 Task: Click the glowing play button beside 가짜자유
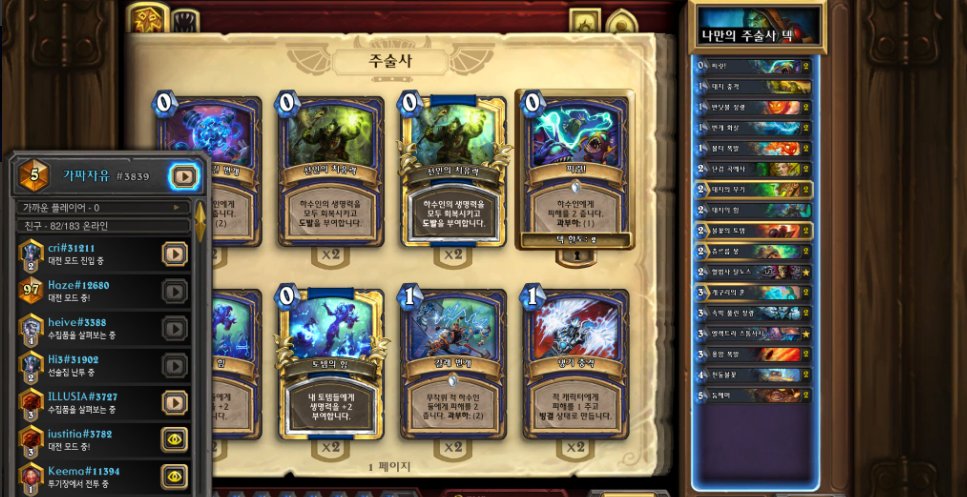pyautogui.click(x=183, y=176)
